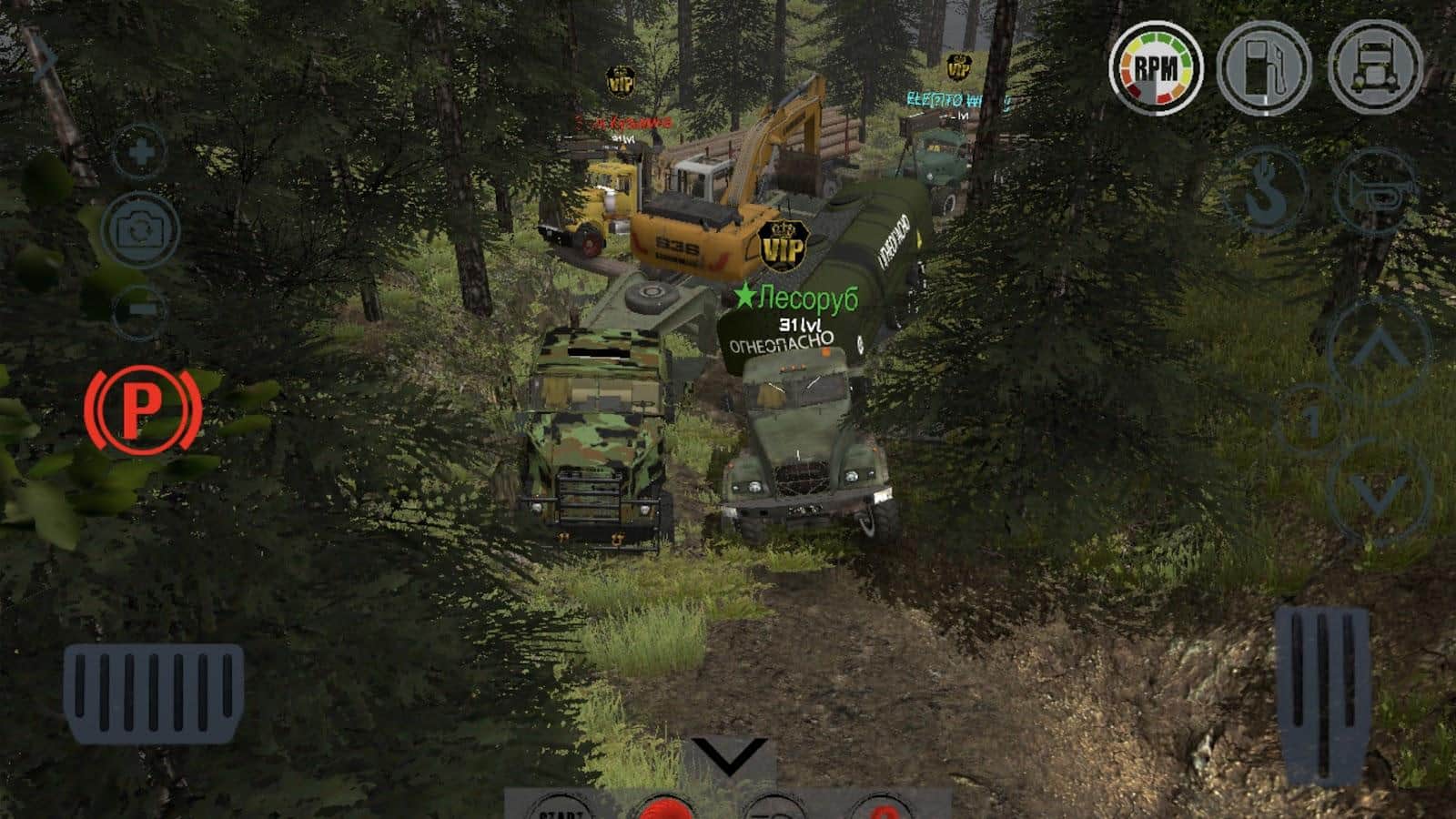Screen dimensions: 1456x819
Task: Activate the winch hook tool
Action: pos(1269,193)
